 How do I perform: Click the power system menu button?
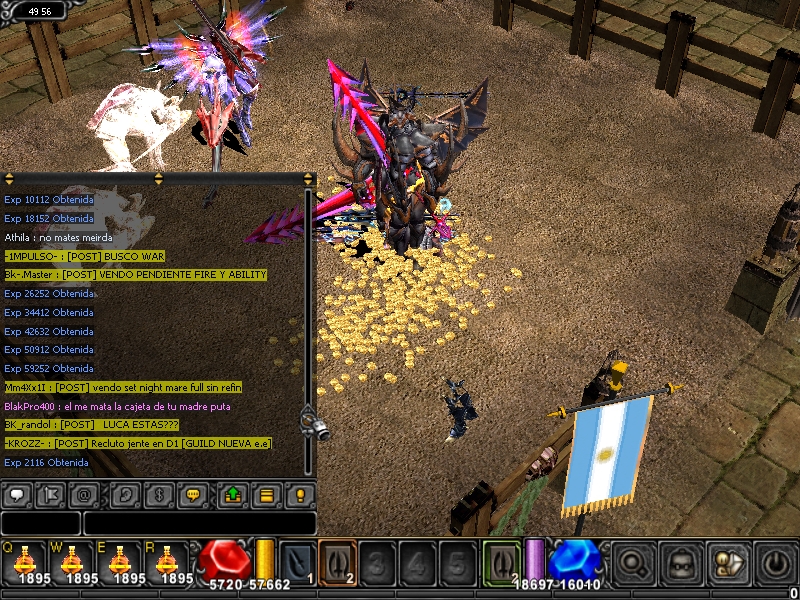pyautogui.click(x=777, y=563)
